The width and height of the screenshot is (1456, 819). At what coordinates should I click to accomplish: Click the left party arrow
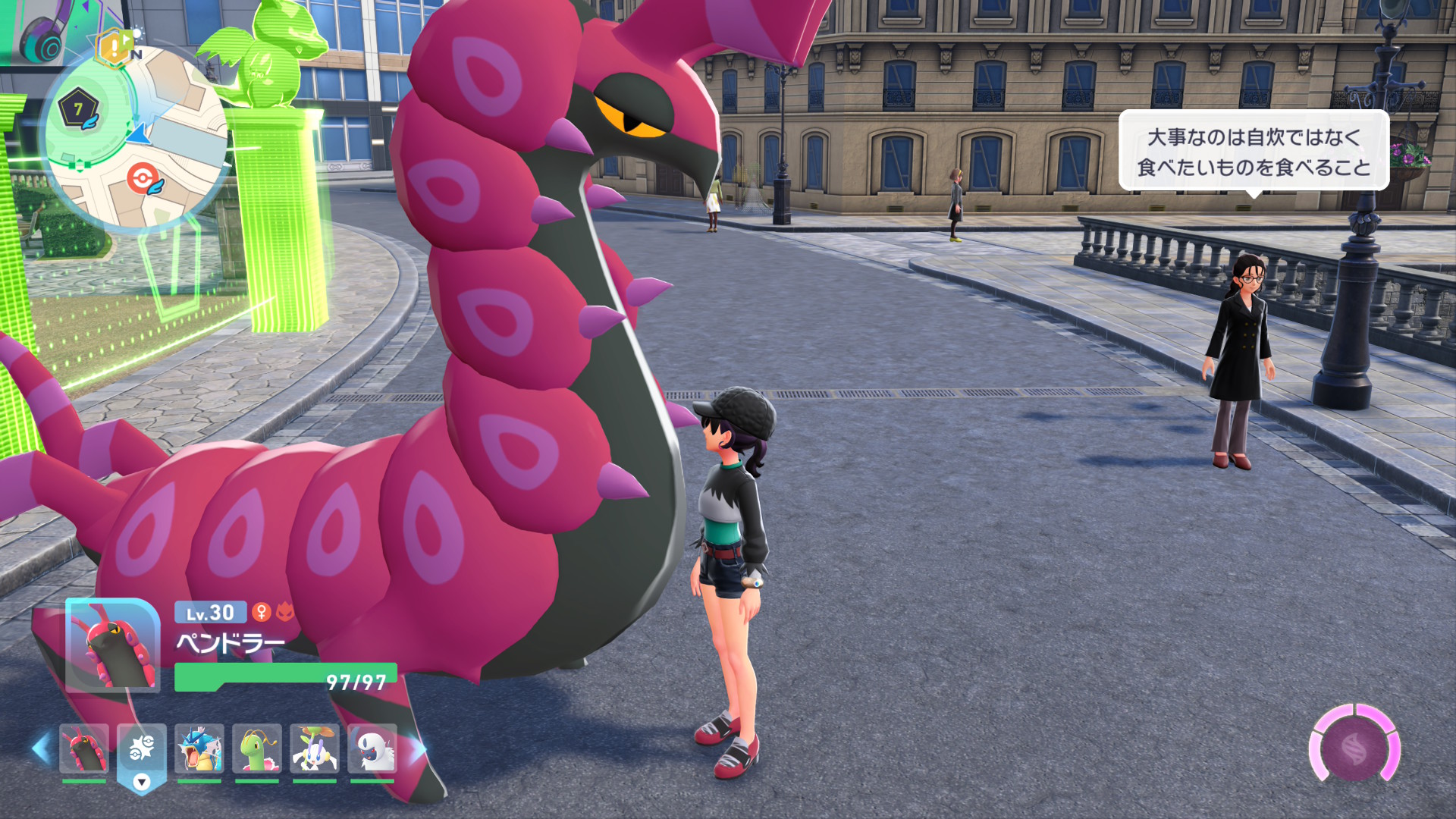[x=41, y=748]
